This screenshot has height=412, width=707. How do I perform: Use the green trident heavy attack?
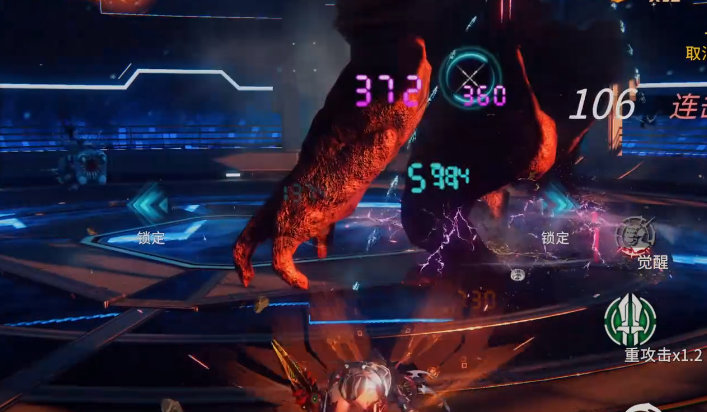[630, 321]
